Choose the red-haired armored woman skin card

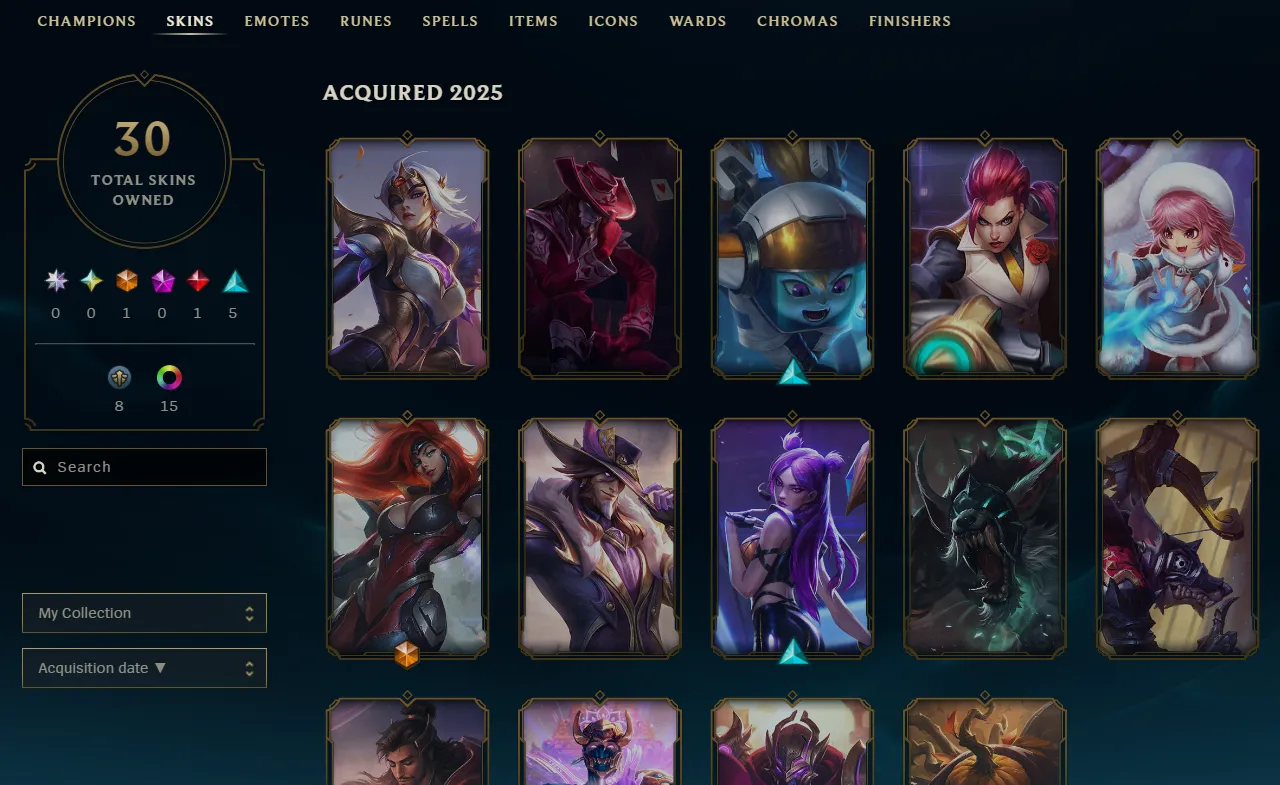pos(407,538)
